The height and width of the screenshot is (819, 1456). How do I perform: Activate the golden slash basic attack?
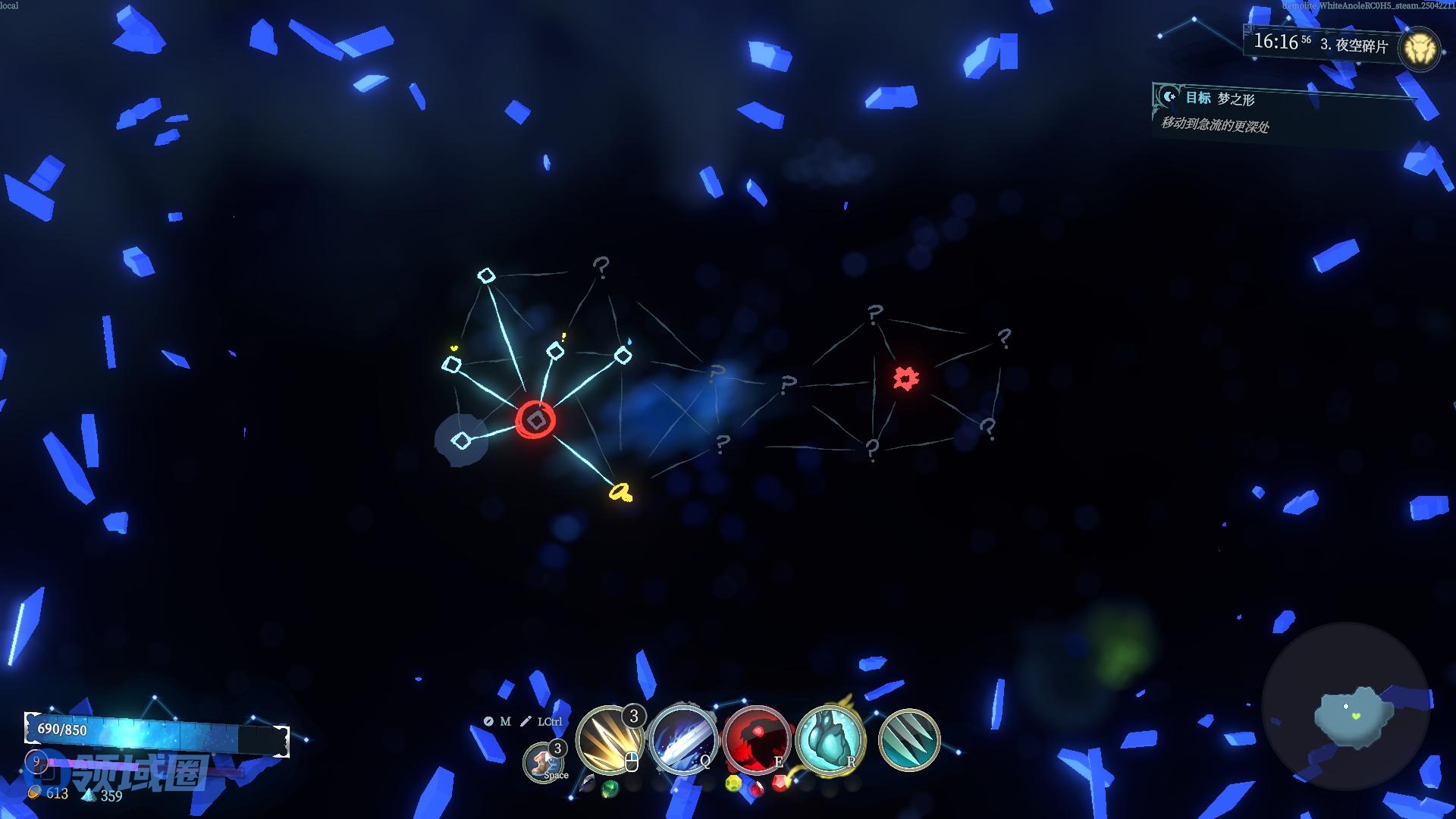pyautogui.click(x=608, y=739)
